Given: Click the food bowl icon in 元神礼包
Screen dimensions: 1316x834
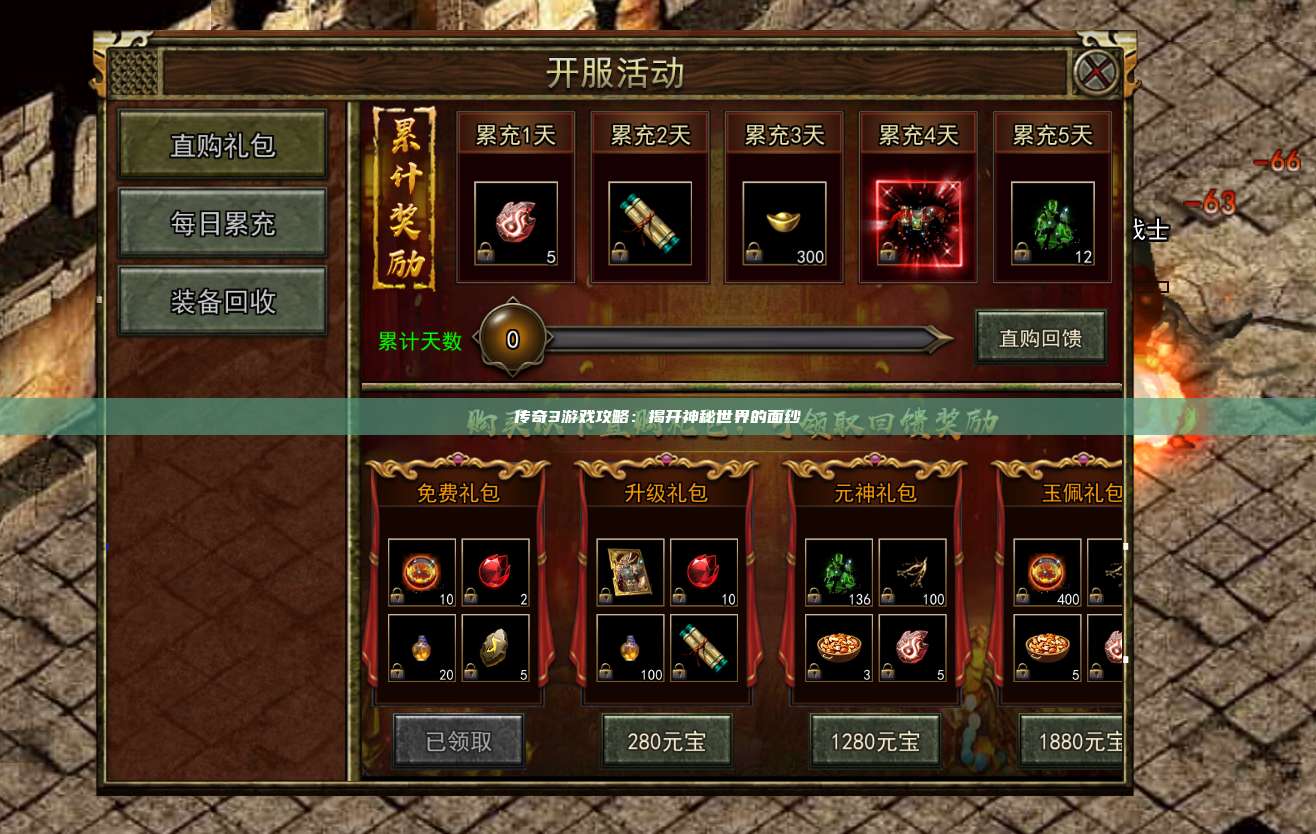Looking at the screenshot, I should [840, 647].
